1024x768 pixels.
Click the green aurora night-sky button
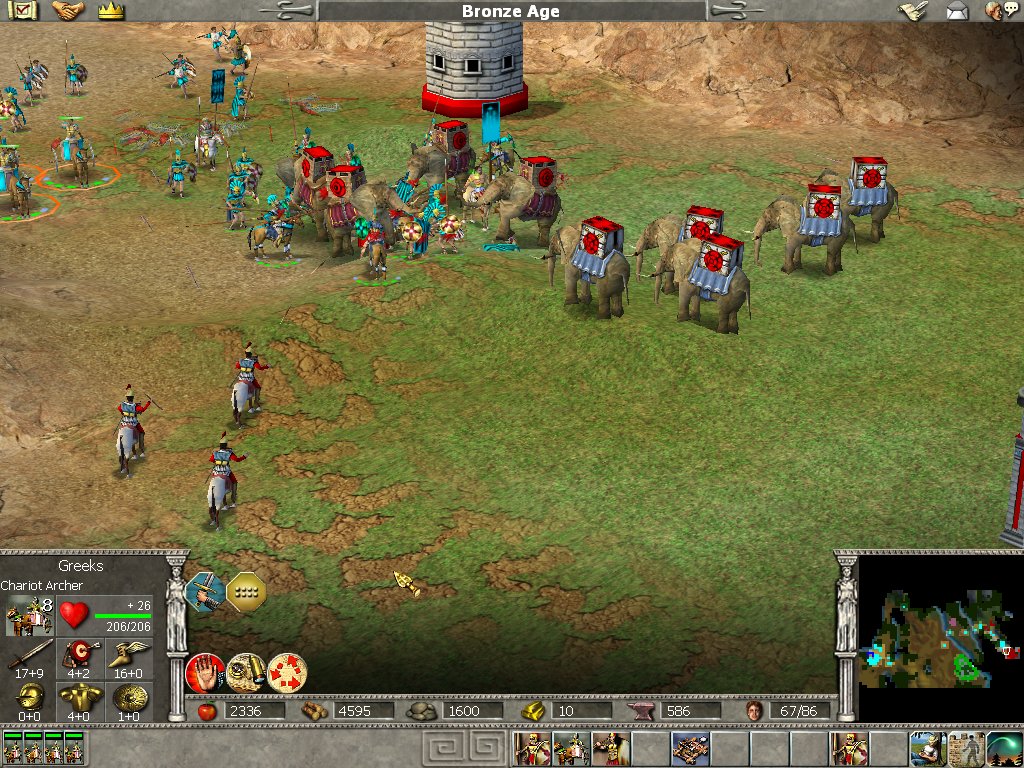click(x=1004, y=748)
